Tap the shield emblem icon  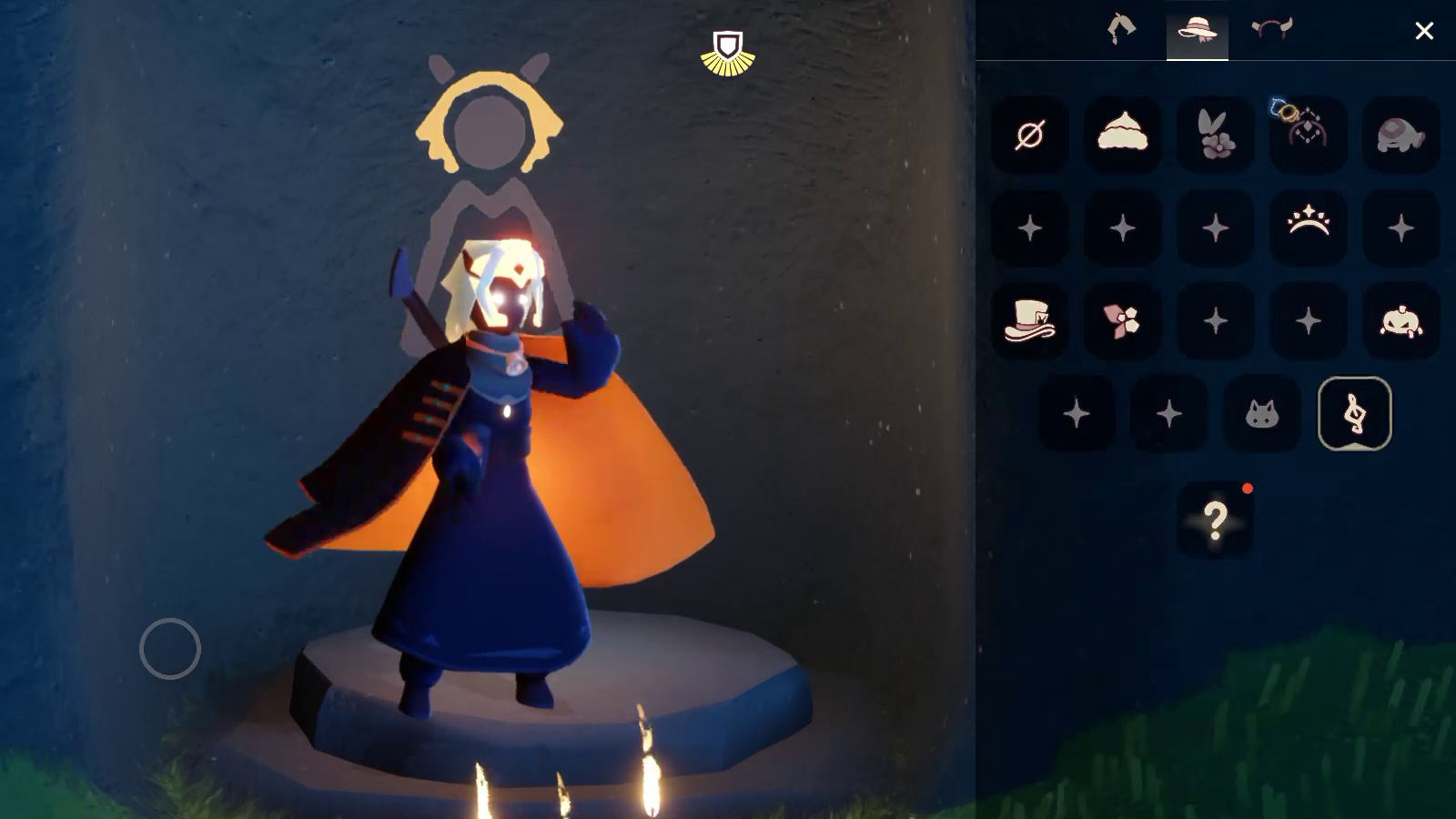727,53
